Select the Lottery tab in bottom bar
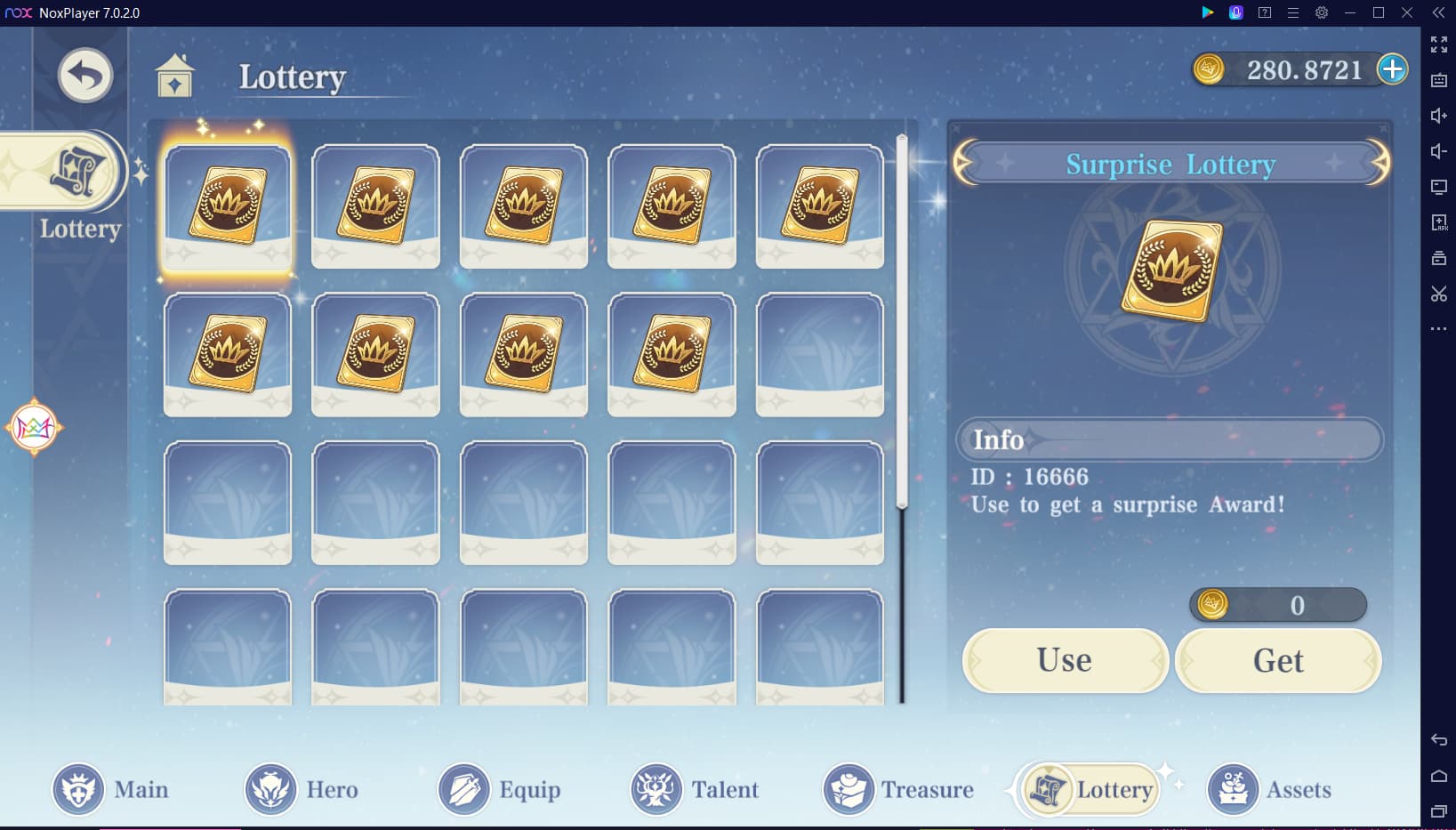1456x830 pixels. pyautogui.click(x=1090, y=789)
